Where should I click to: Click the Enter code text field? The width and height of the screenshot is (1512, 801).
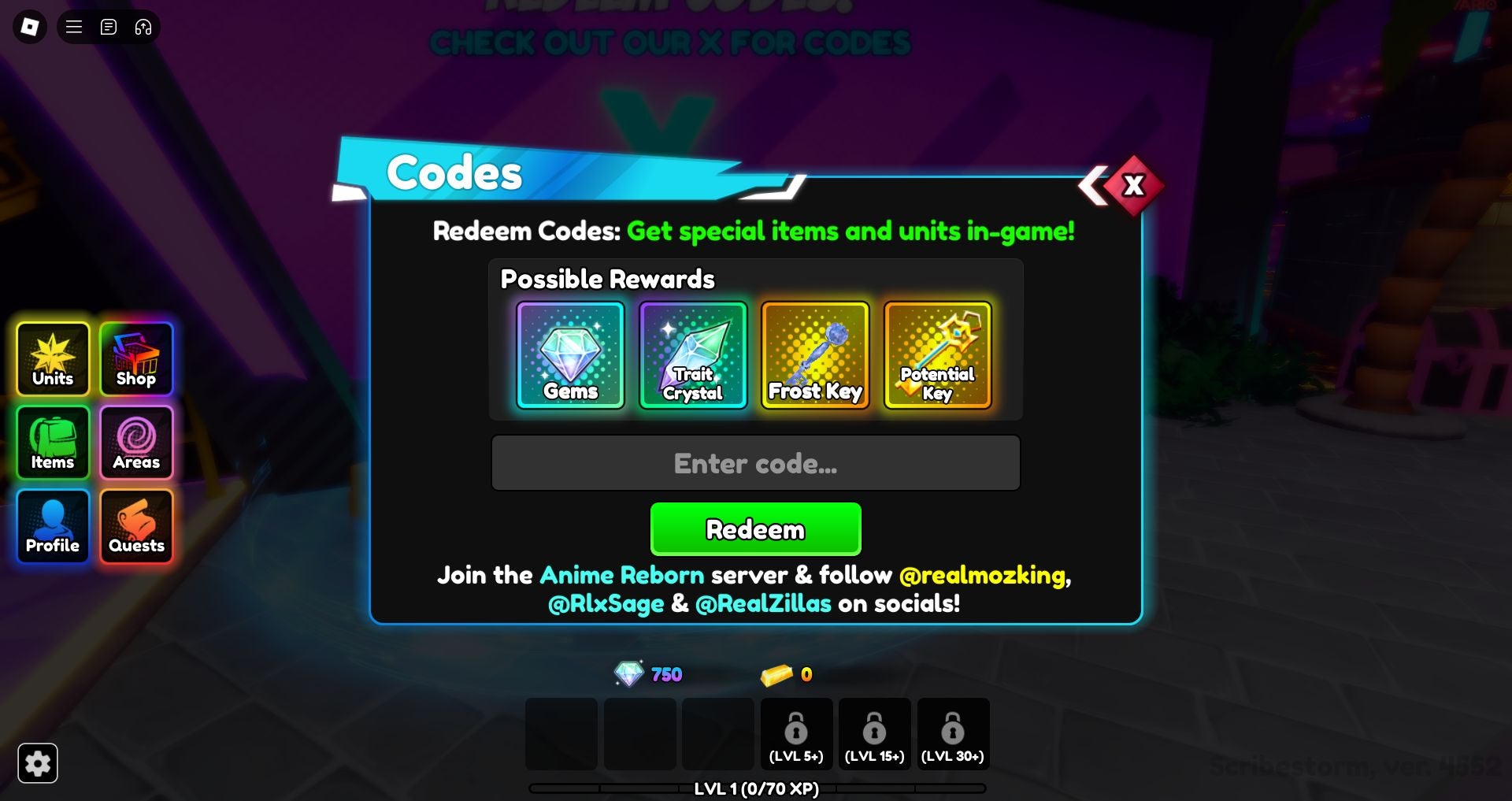(755, 463)
